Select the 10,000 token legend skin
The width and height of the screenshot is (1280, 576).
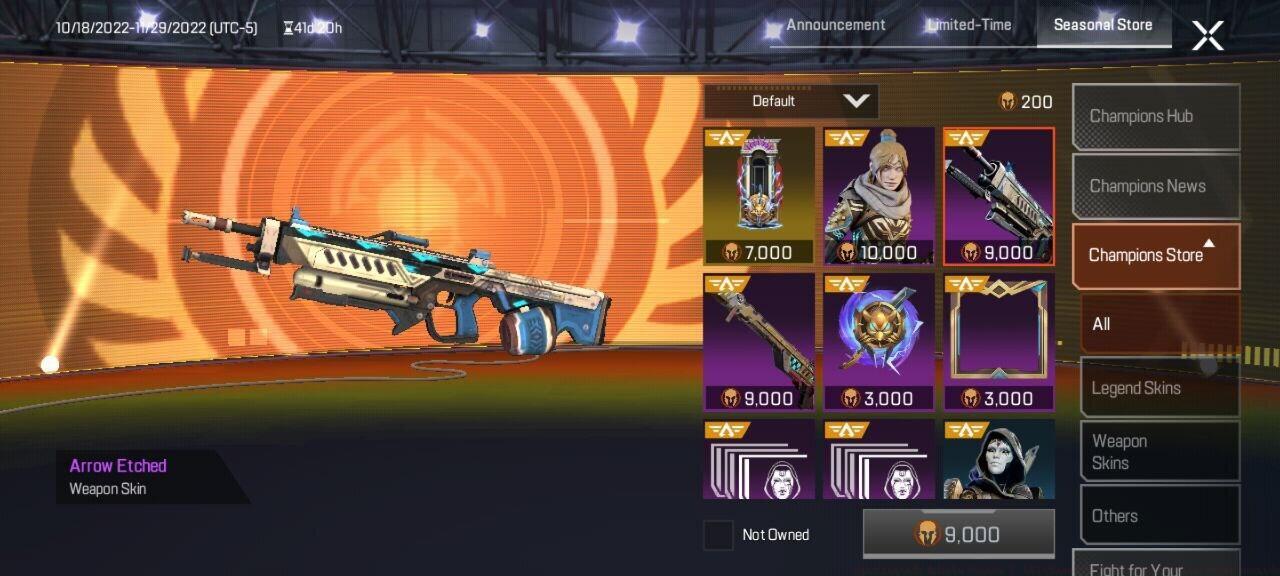879,196
